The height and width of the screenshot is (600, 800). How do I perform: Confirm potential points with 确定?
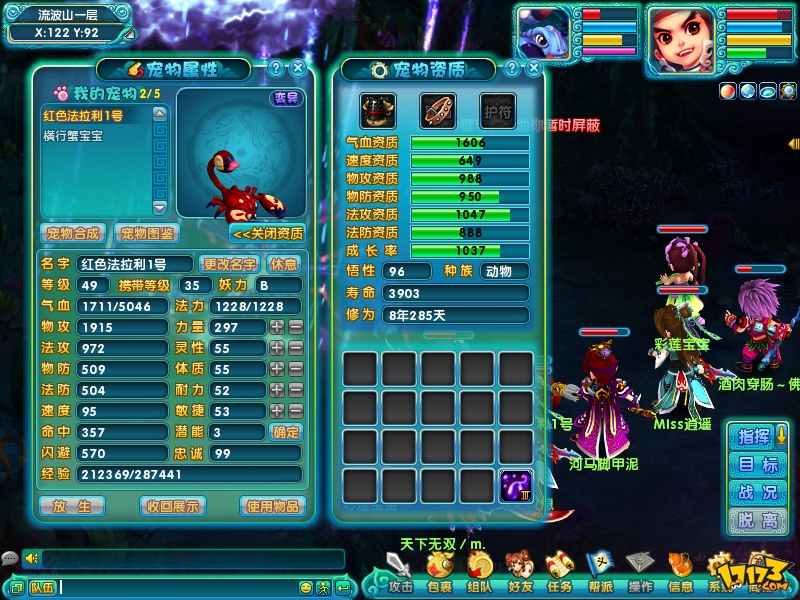(286, 432)
